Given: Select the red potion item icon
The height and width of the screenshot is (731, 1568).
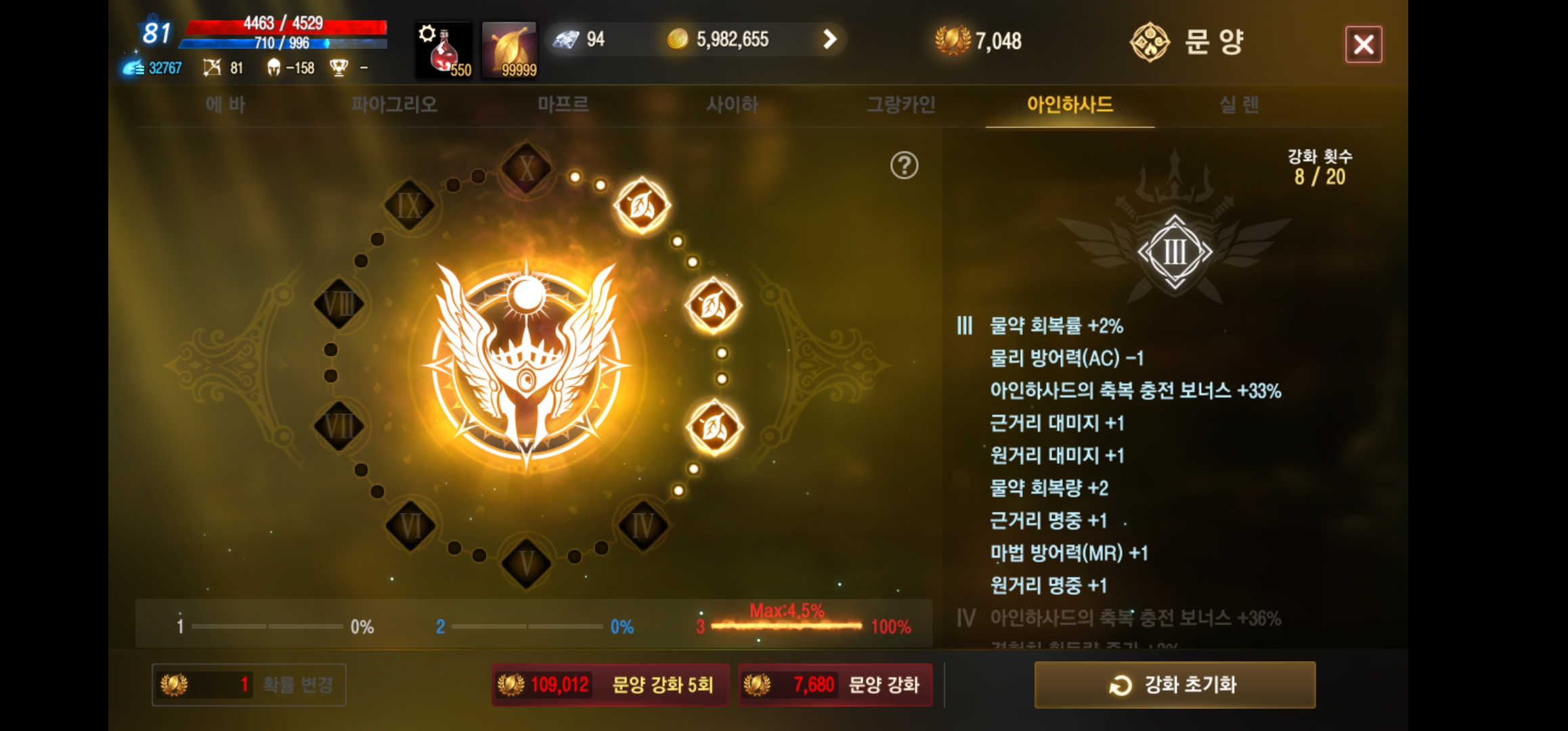Looking at the screenshot, I should pyautogui.click(x=443, y=49).
